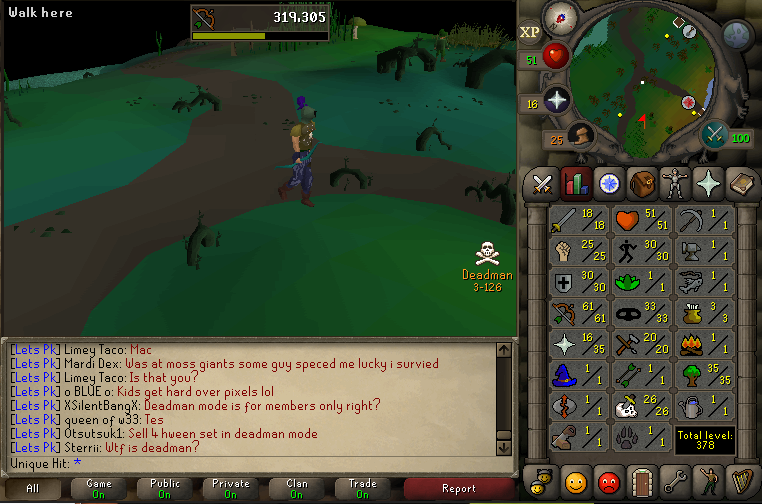Open the wrench settings tab
Viewport: 762px width, 504px height.
tap(675, 481)
